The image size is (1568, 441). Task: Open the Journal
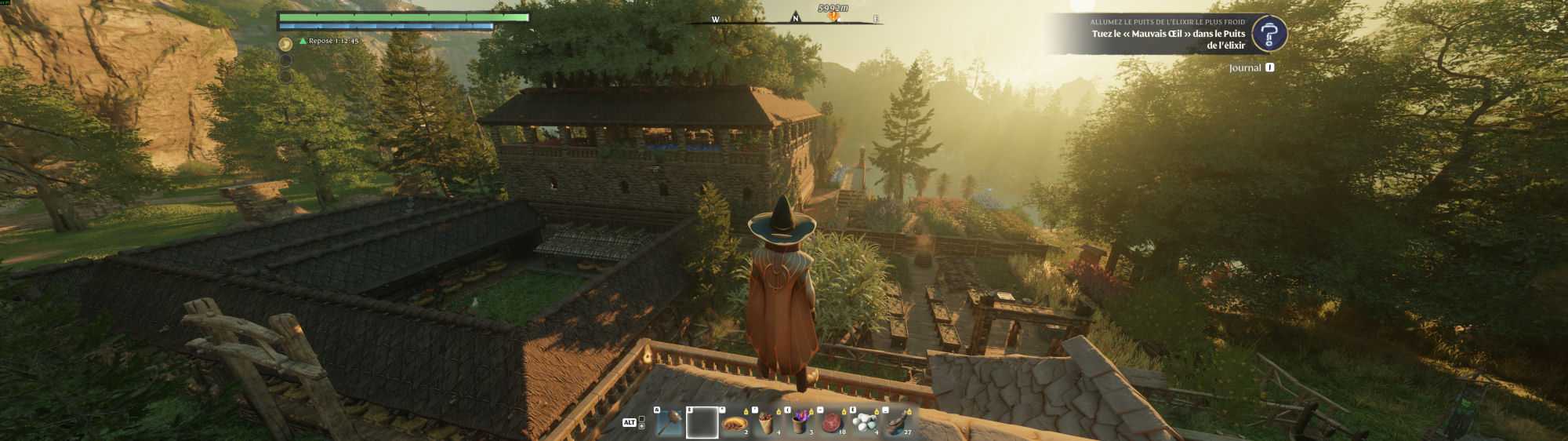tap(1245, 68)
